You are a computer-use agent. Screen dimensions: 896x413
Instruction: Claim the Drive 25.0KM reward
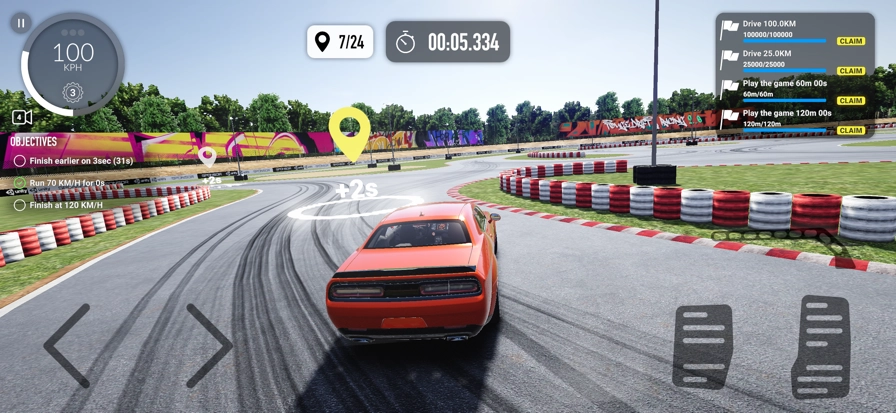(851, 71)
